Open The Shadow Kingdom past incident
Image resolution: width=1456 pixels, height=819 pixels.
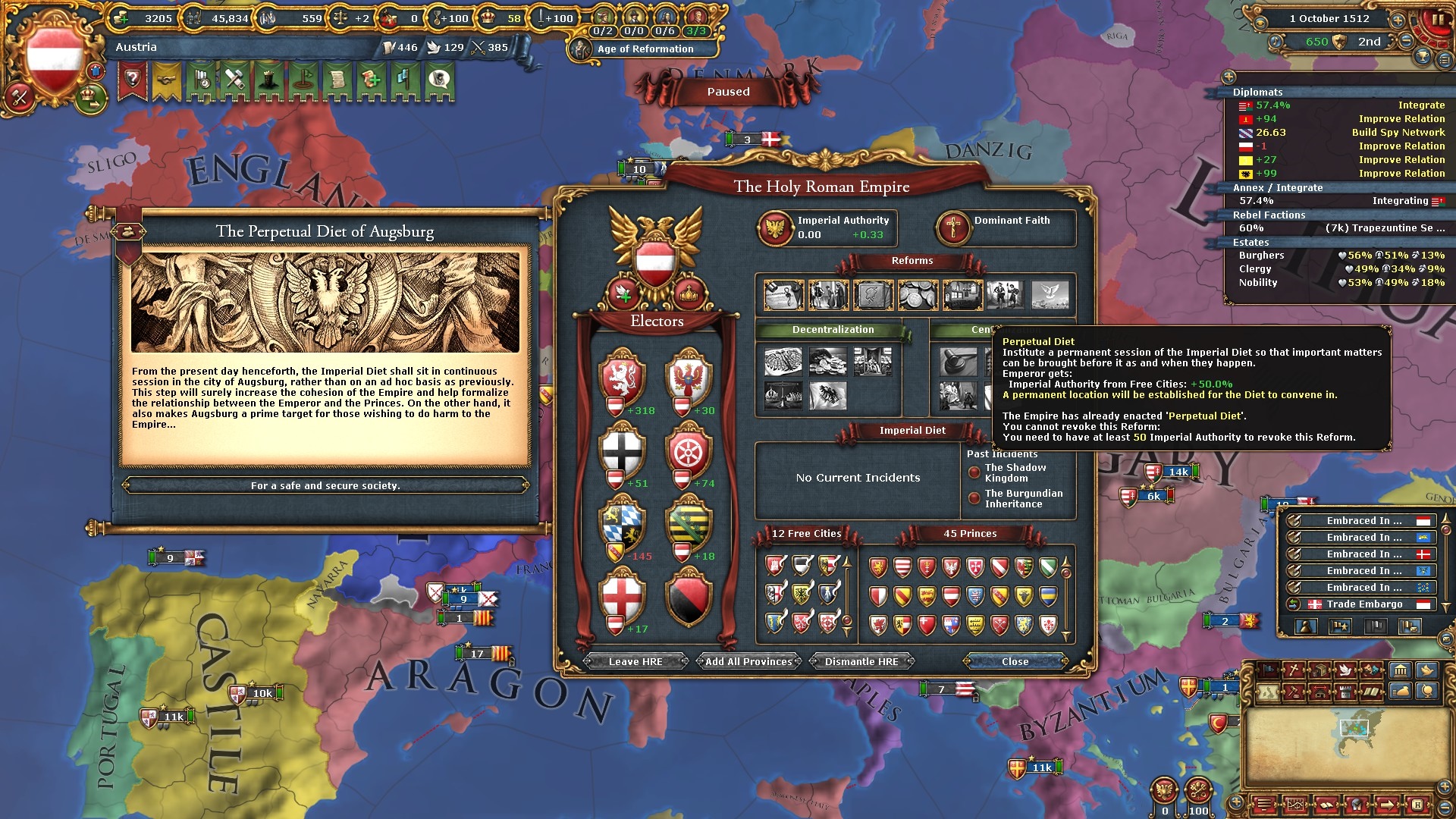[1015, 473]
